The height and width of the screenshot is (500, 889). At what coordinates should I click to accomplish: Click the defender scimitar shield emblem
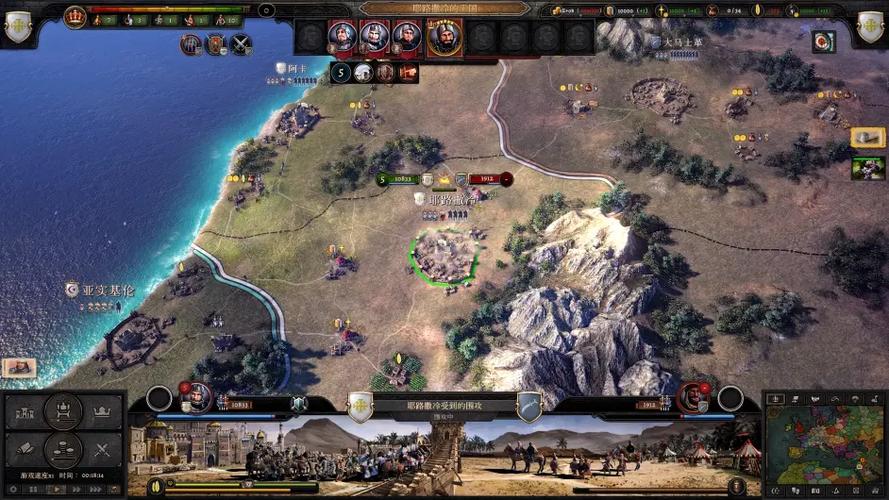528,406
